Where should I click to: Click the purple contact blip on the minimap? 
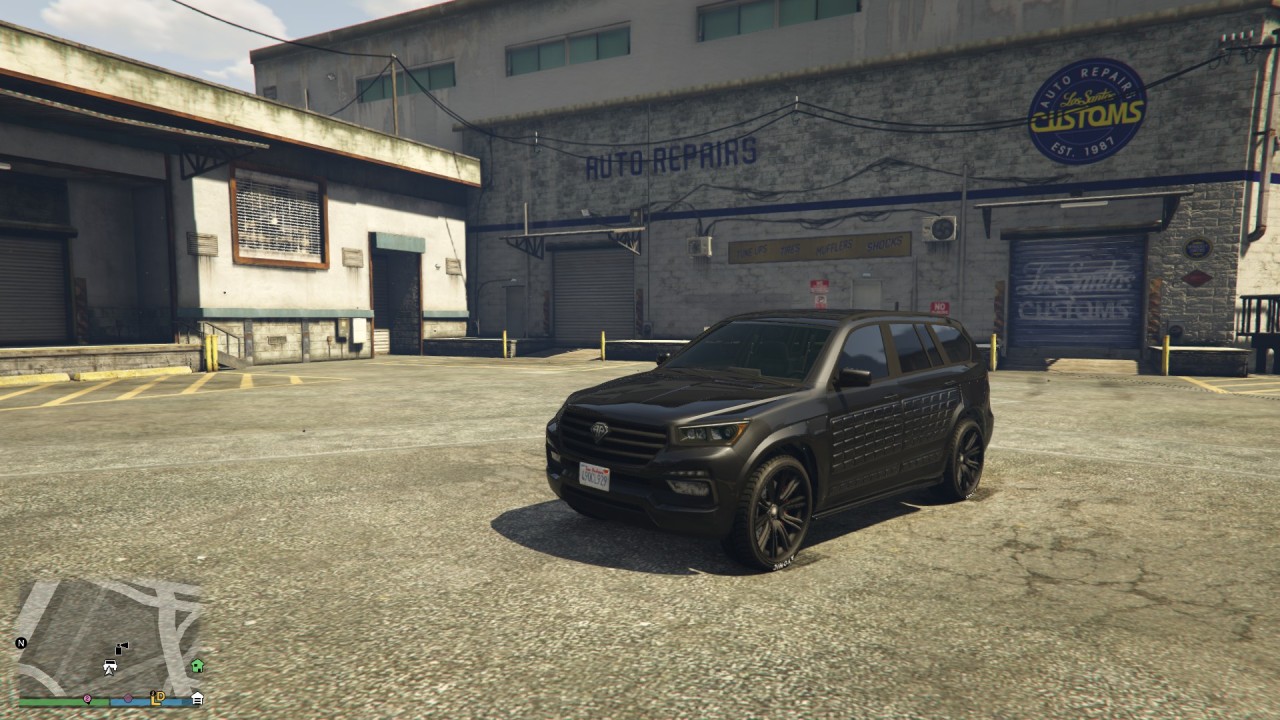pos(128,698)
